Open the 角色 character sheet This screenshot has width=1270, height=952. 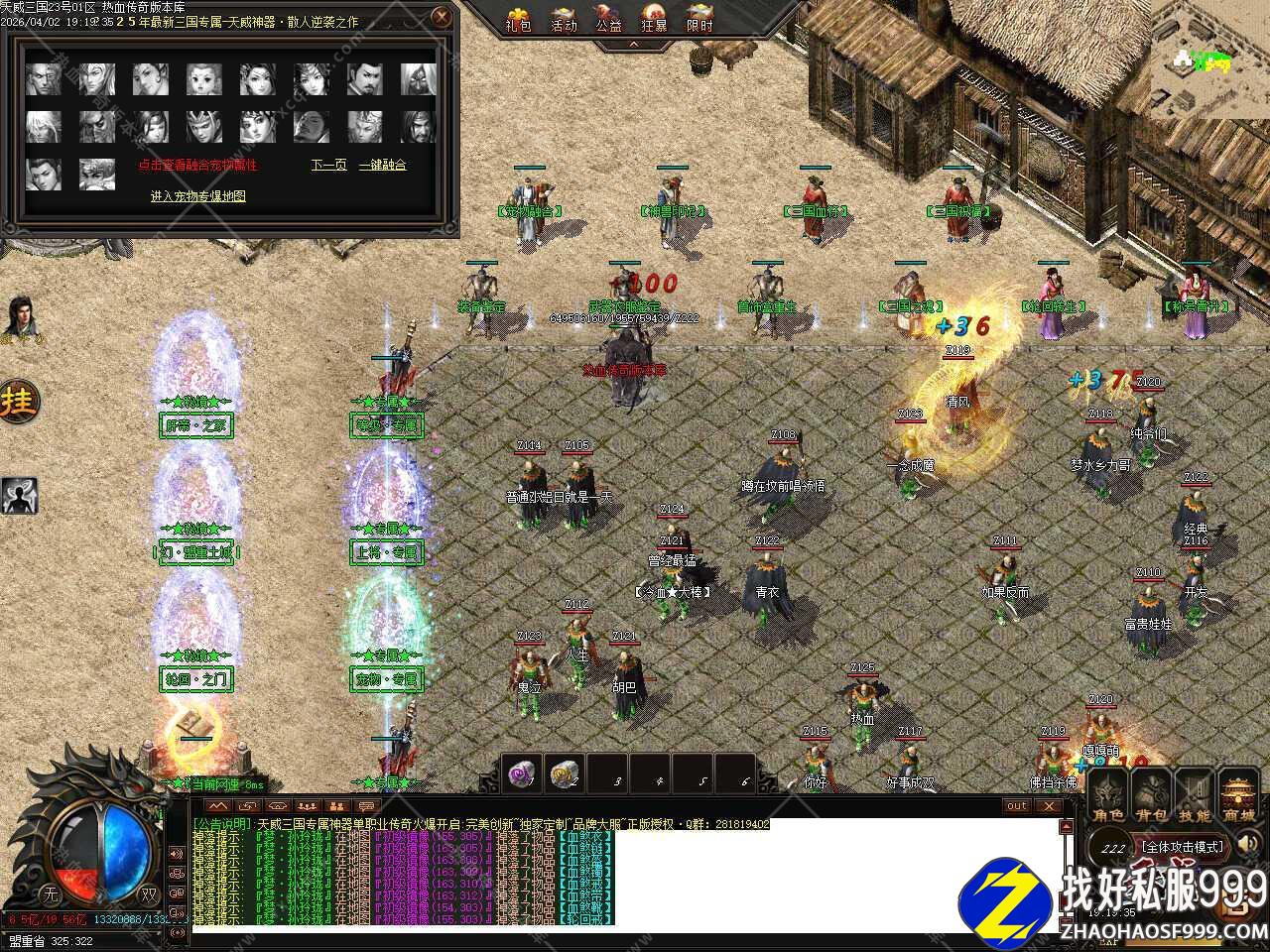point(1108,795)
